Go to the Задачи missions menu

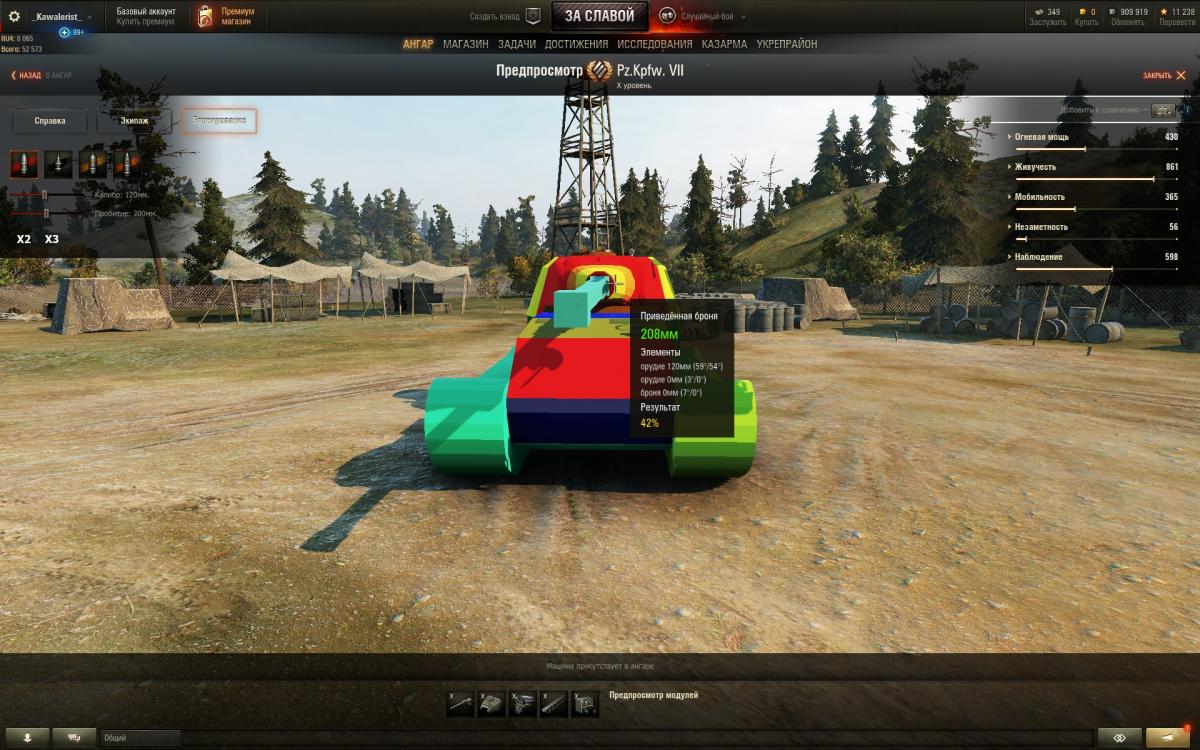tap(516, 44)
